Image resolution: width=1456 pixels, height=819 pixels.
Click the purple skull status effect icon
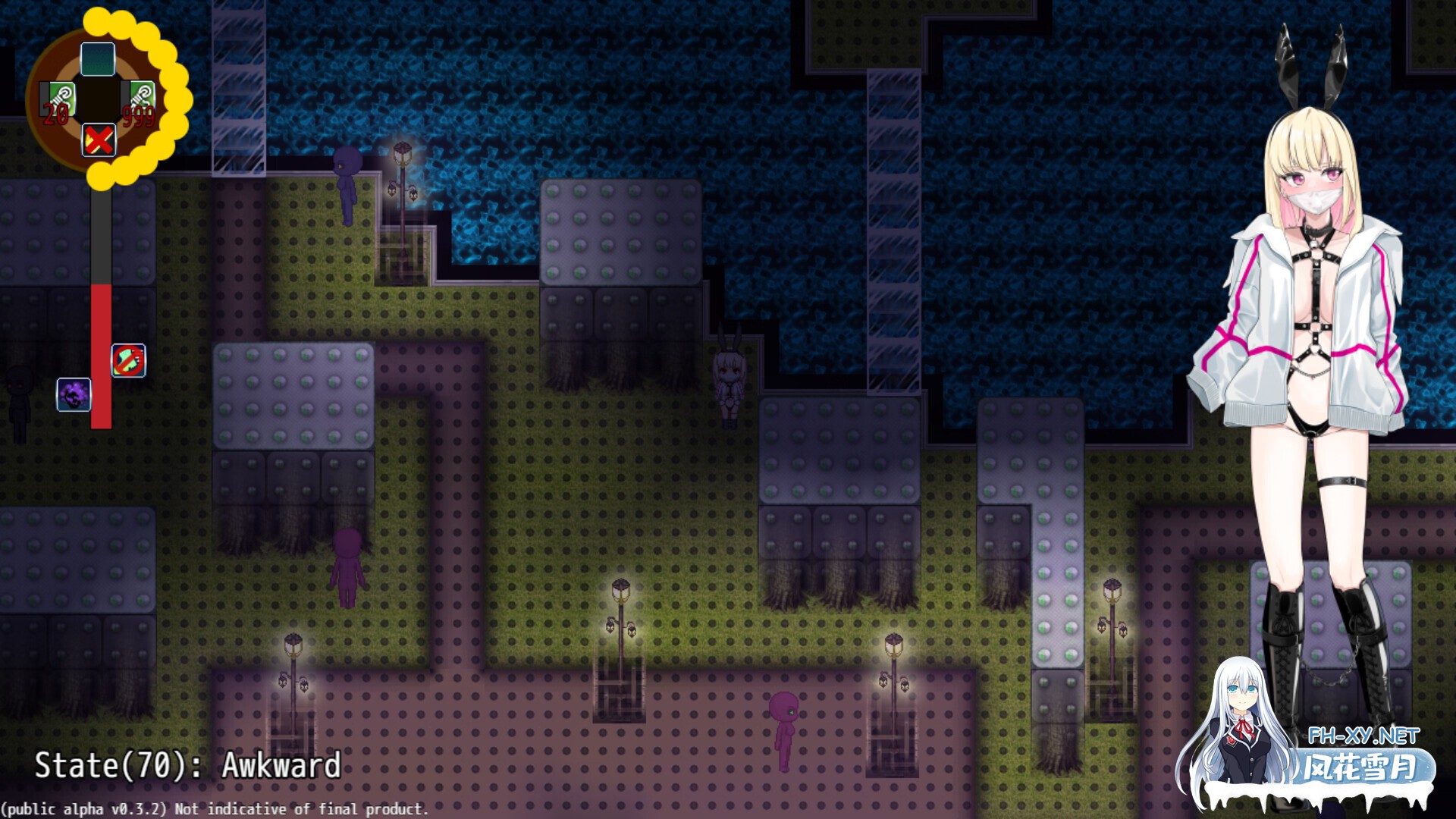tap(72, 395)
